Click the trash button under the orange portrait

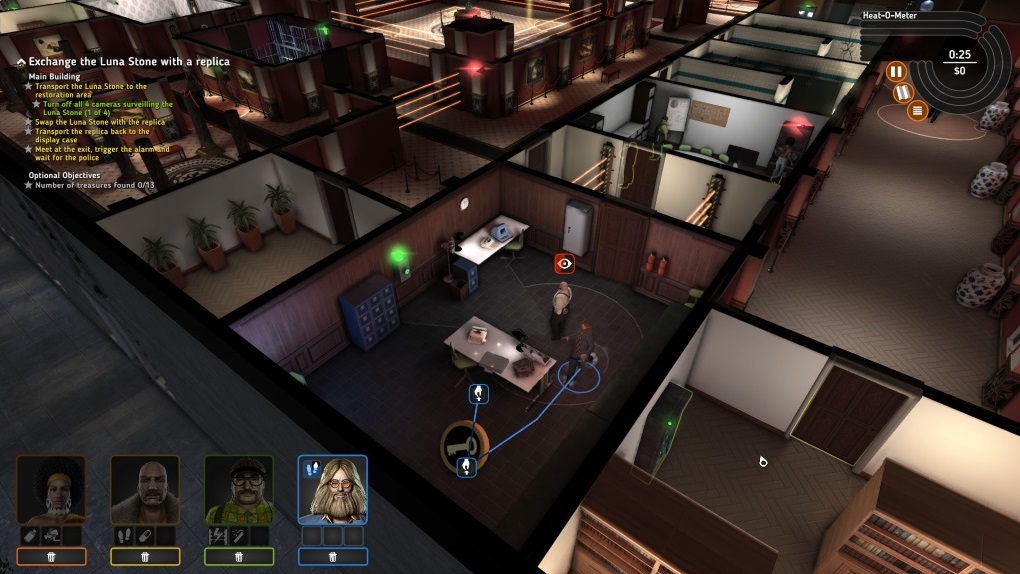(51, 557)
